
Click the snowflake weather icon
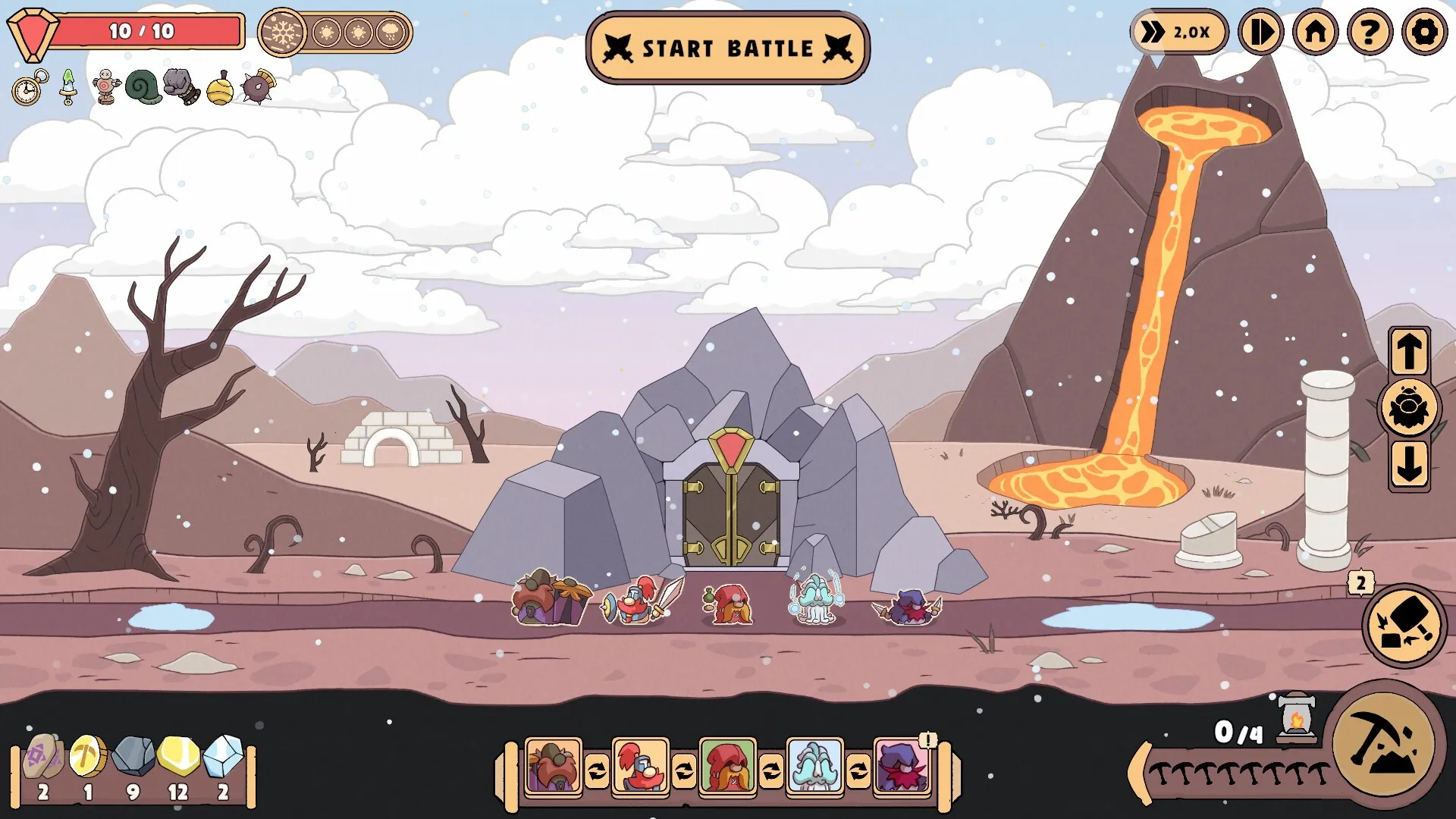click(283, 33)
